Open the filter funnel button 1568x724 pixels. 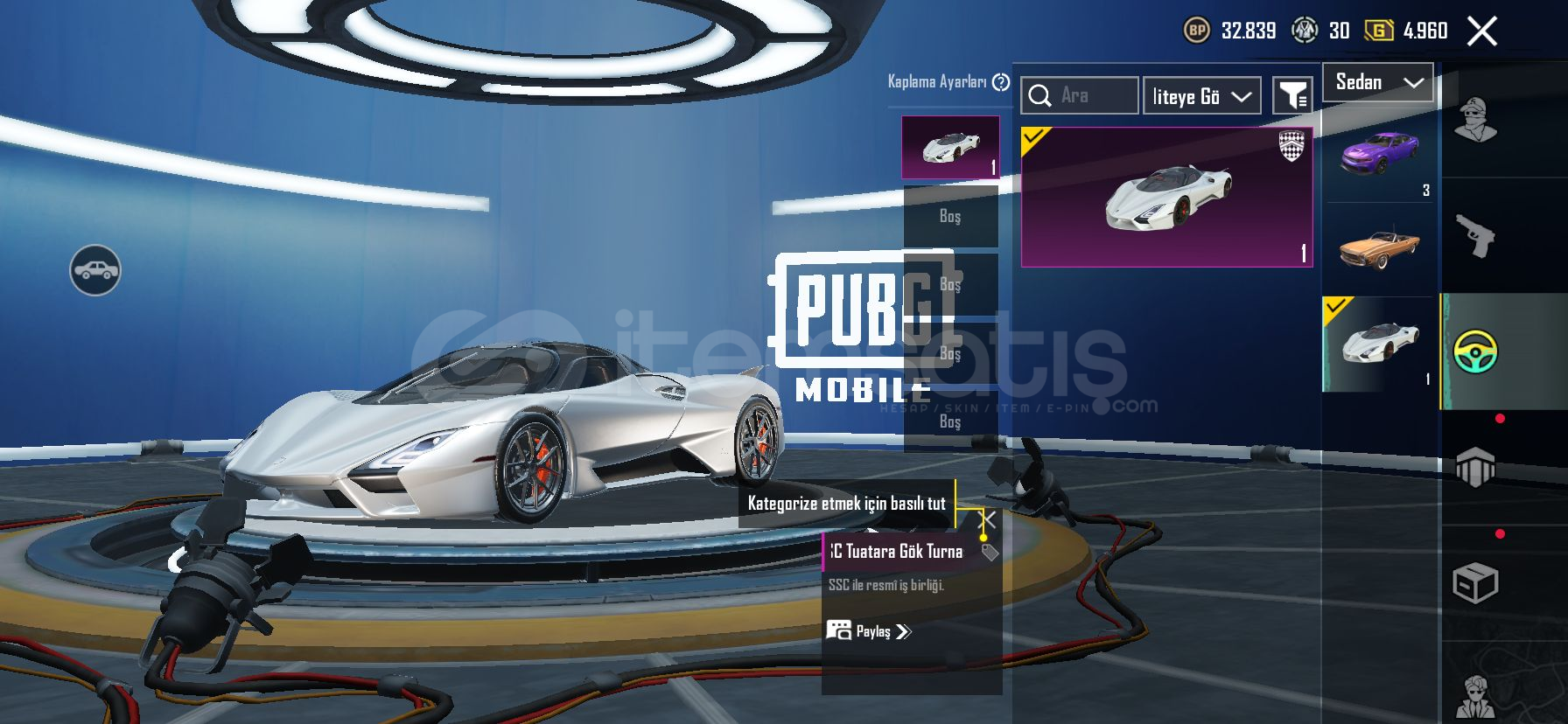coord(1291,95)
